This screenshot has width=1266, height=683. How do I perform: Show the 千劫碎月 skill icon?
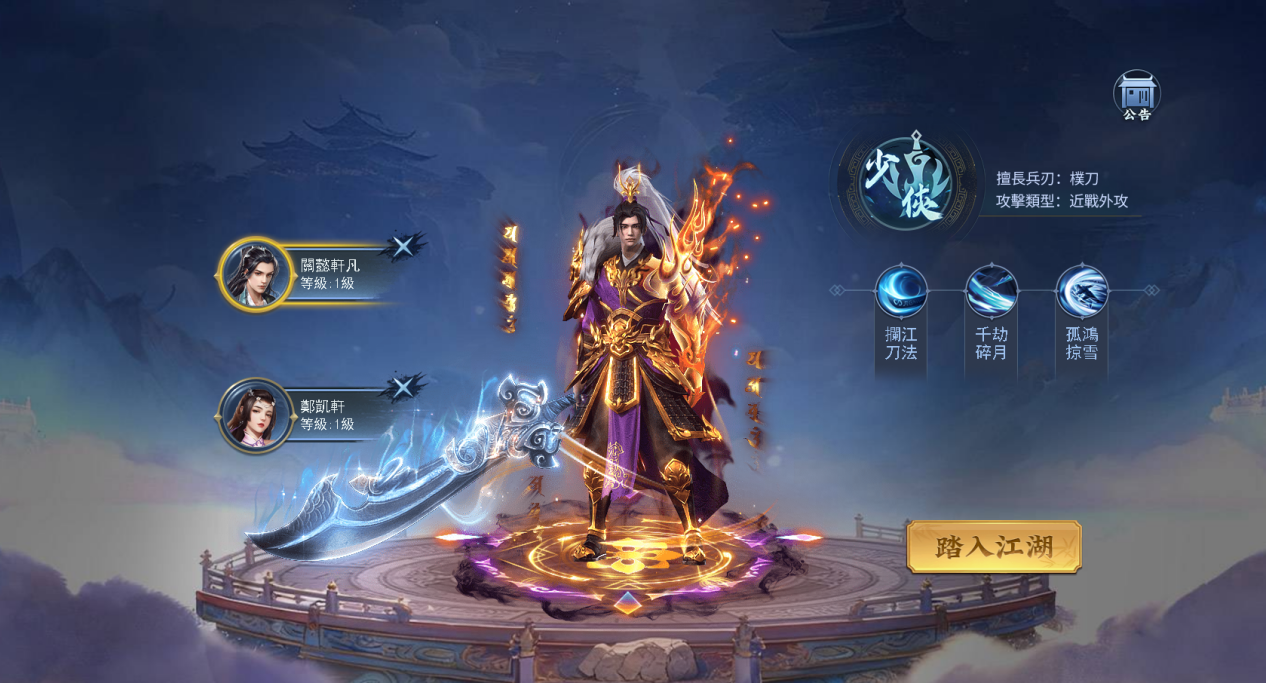tap(991, 291)
